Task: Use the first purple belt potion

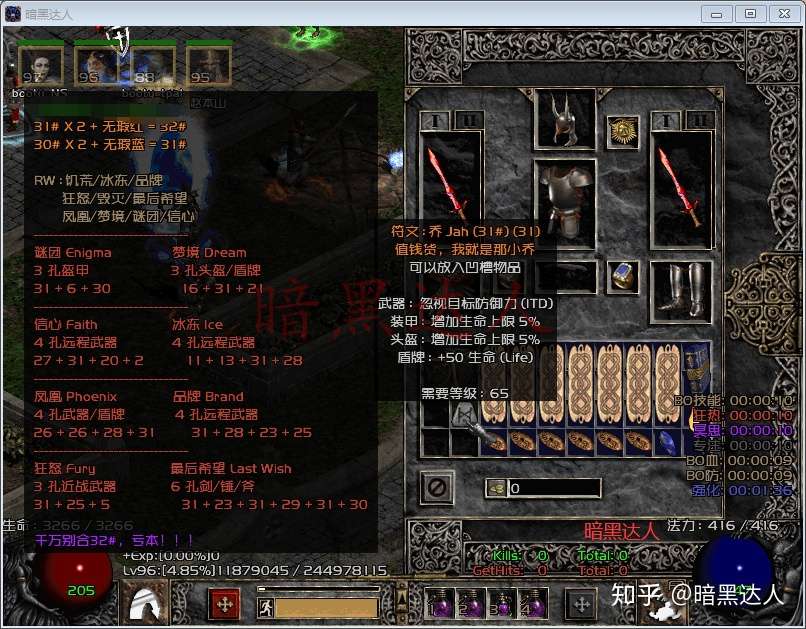Action: (x=439, y=604)
